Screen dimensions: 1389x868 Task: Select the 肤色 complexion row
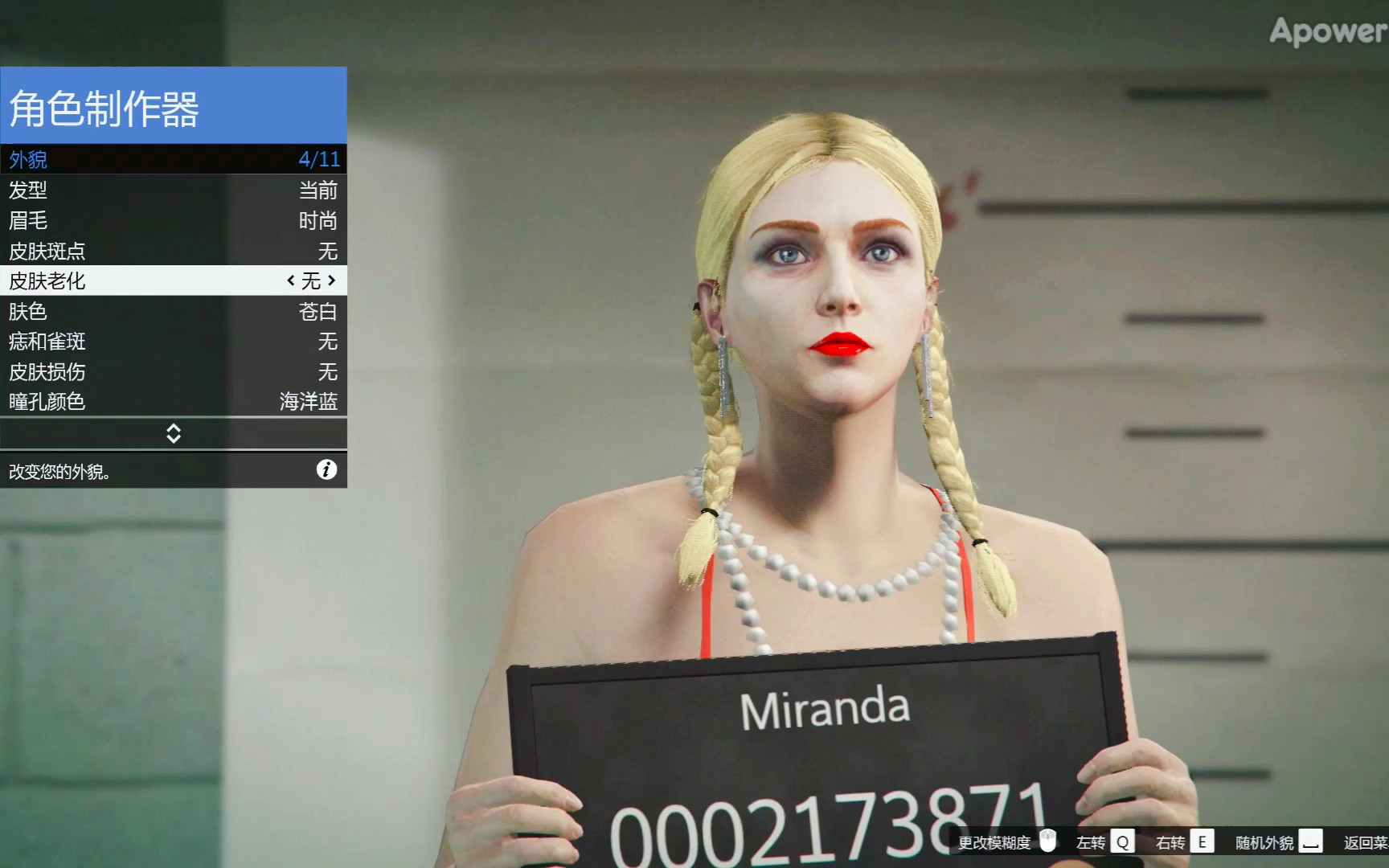(173, 311)
